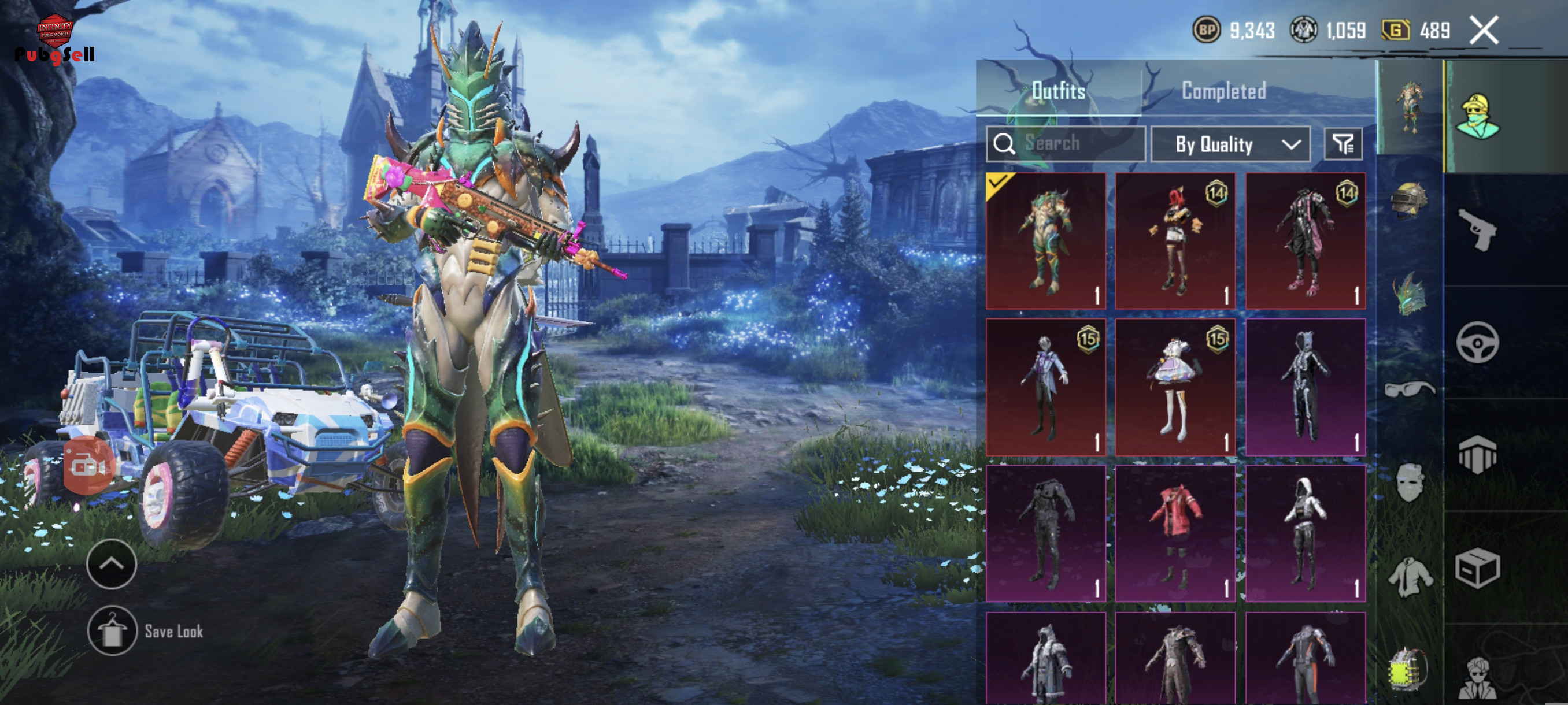Open the box crate category
This screenshot has width=1568, height=705.
tap(1477, 568)
